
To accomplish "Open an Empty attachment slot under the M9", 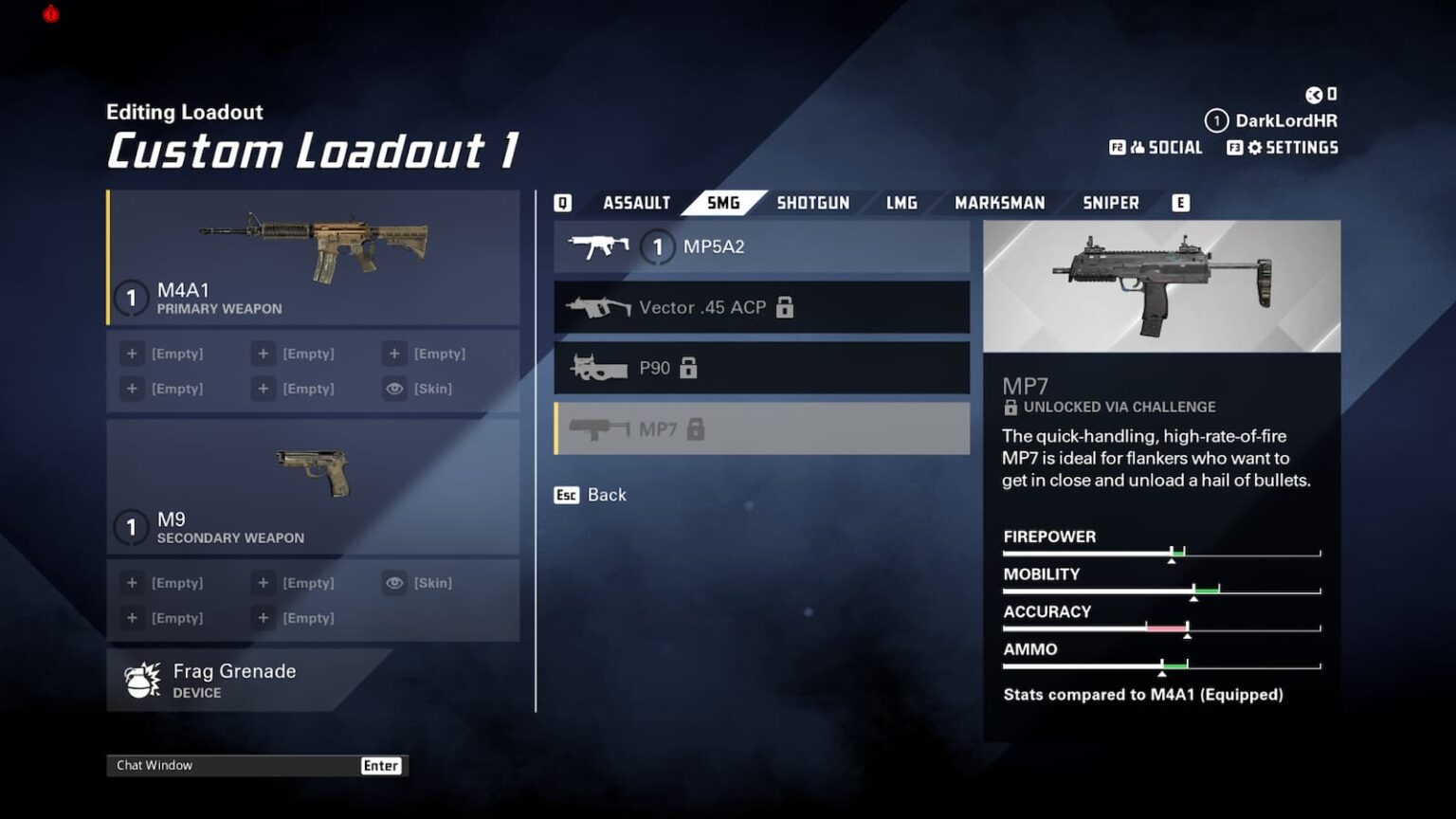I will pyautogui.click(x=133, y=582).
